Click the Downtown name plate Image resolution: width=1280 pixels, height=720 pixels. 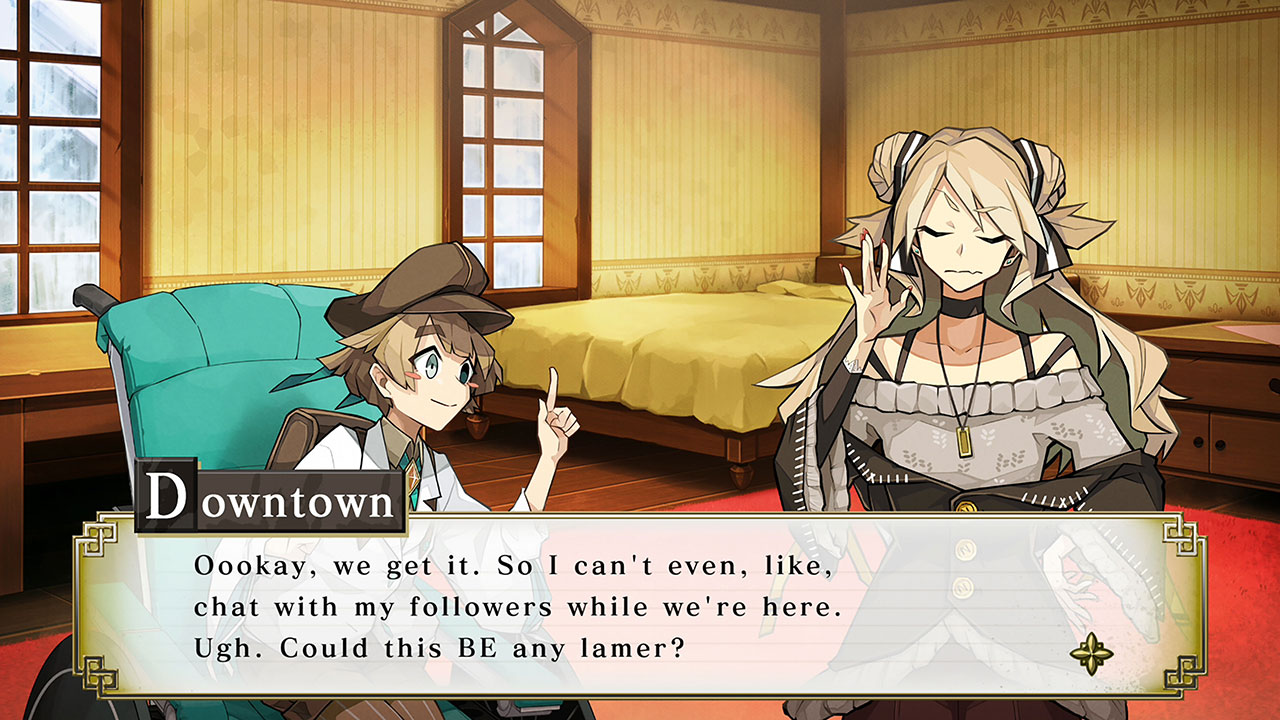pyautogui.click(x=270, y=498)
